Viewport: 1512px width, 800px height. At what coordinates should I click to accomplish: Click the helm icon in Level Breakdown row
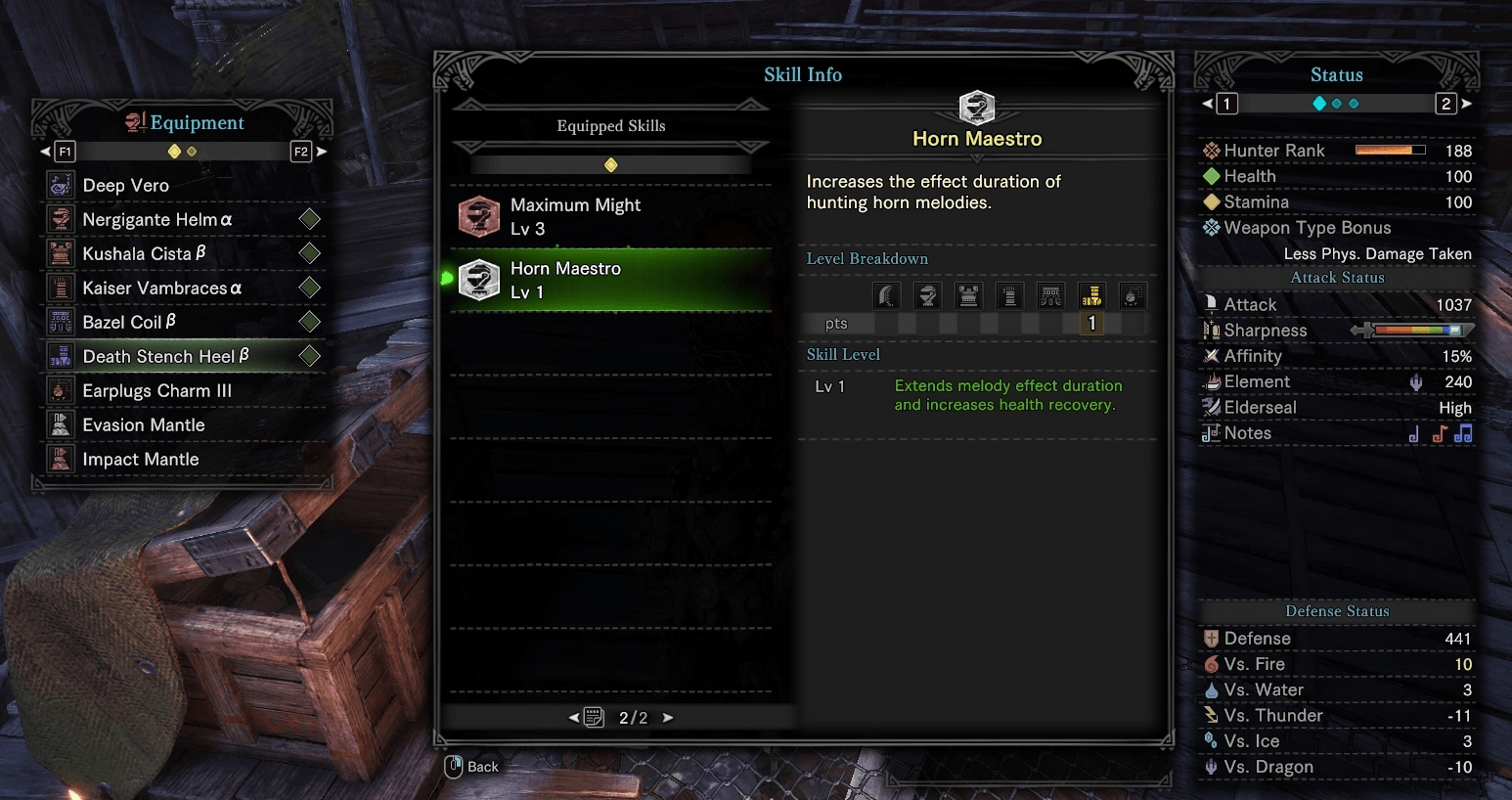(927, 295)
